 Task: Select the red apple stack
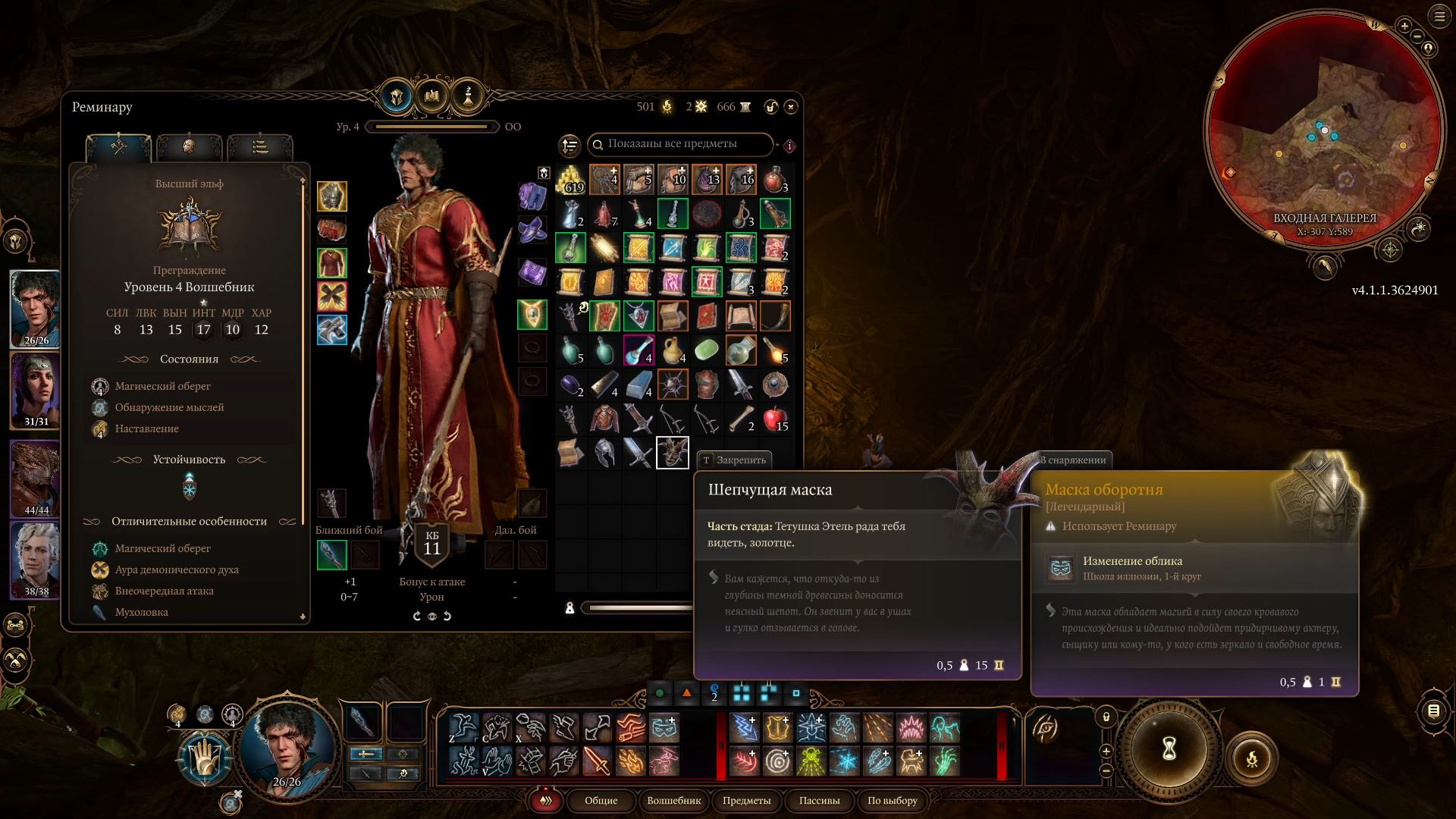pos(775,419)
